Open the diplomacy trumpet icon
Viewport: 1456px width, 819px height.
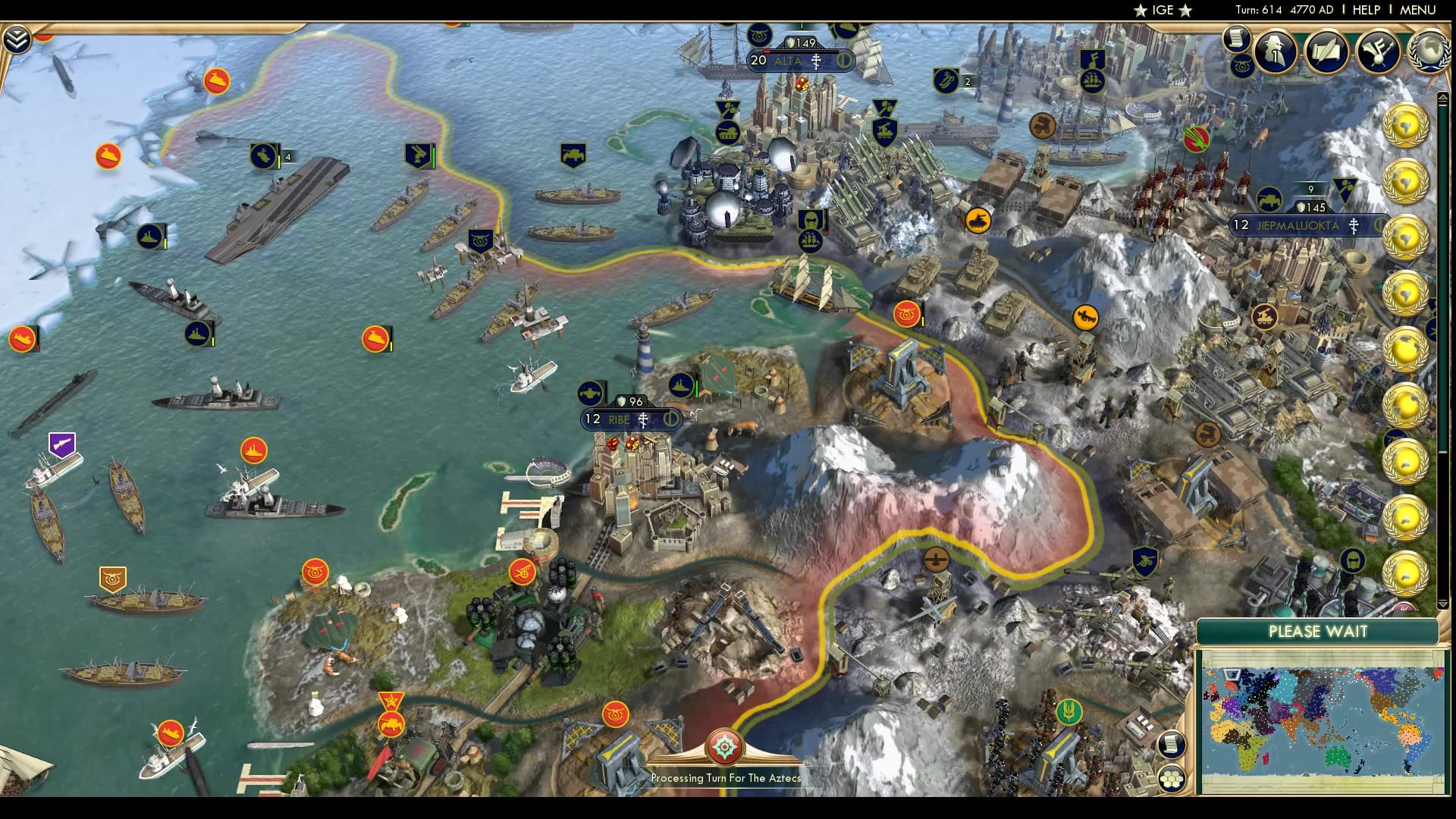[x=1378, y=51]
